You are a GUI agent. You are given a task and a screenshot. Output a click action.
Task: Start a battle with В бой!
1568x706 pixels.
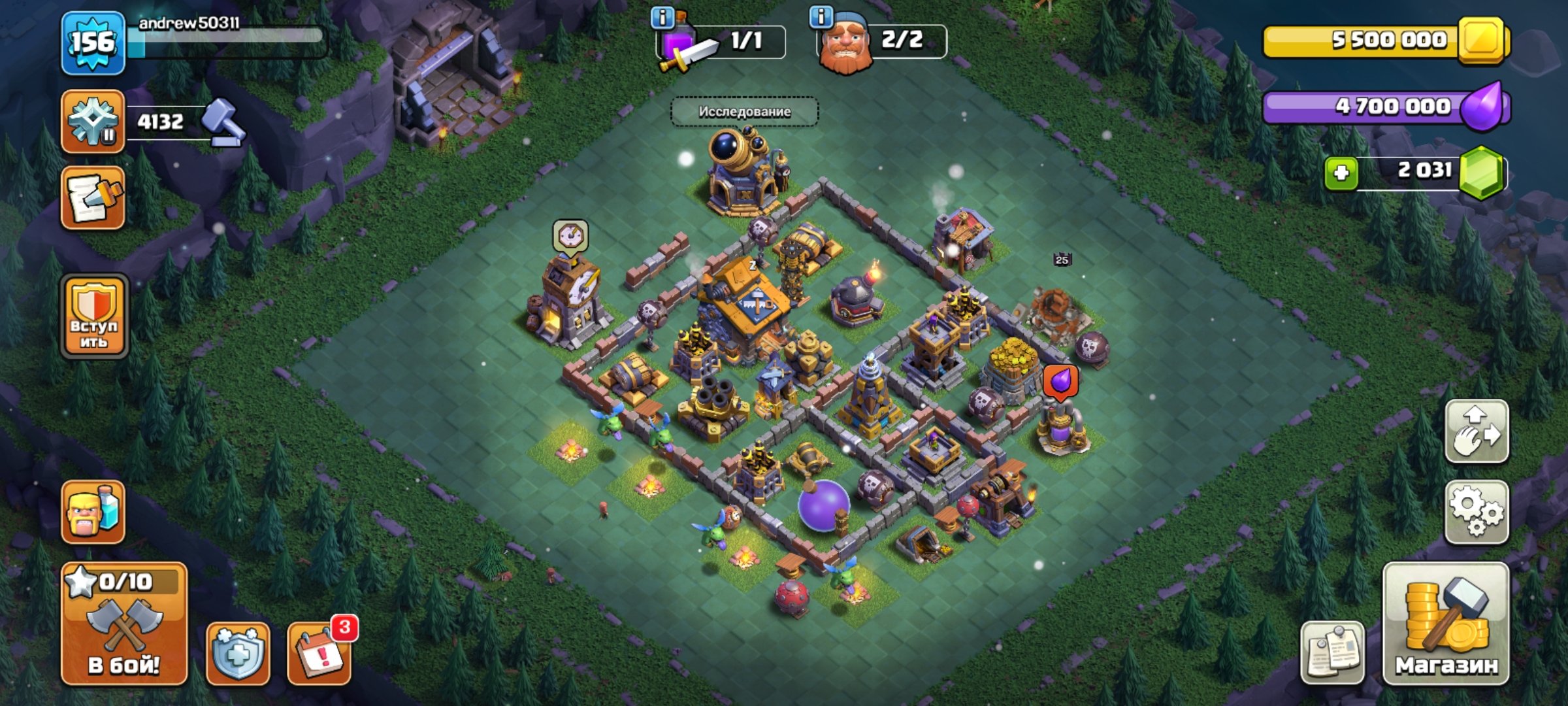tap(124, 624)
